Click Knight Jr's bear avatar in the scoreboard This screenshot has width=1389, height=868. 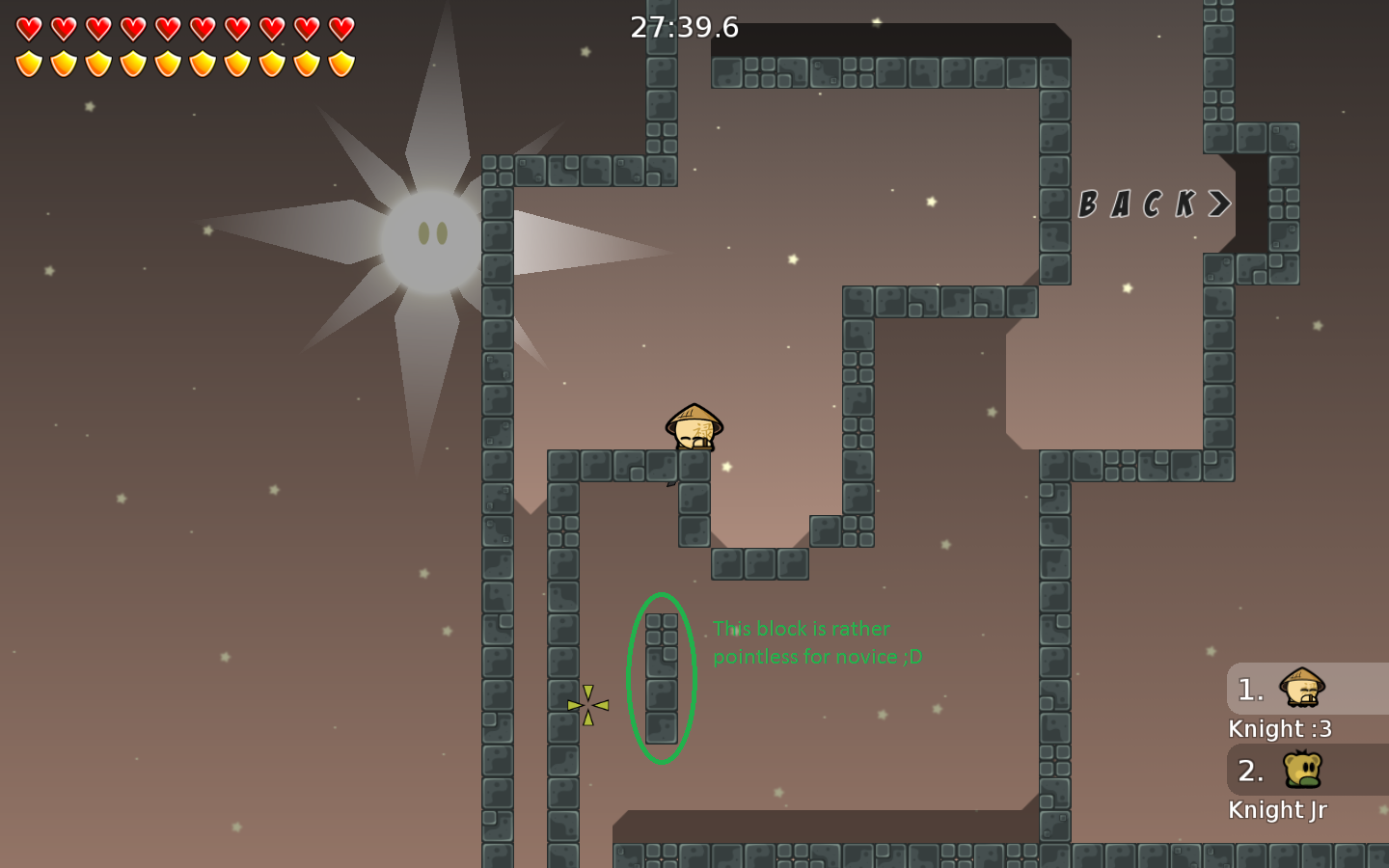1304,771
